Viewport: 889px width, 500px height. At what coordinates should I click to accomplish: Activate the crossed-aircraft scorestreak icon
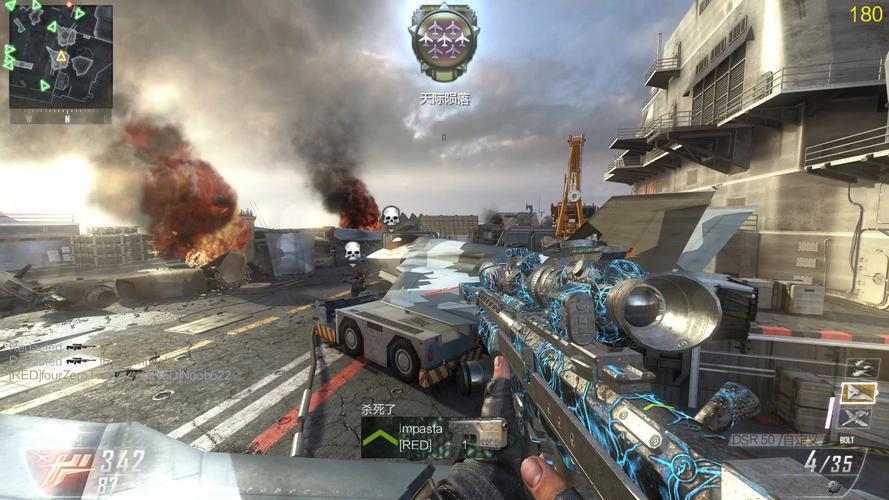pyautogui.click(x=858, y=417)
